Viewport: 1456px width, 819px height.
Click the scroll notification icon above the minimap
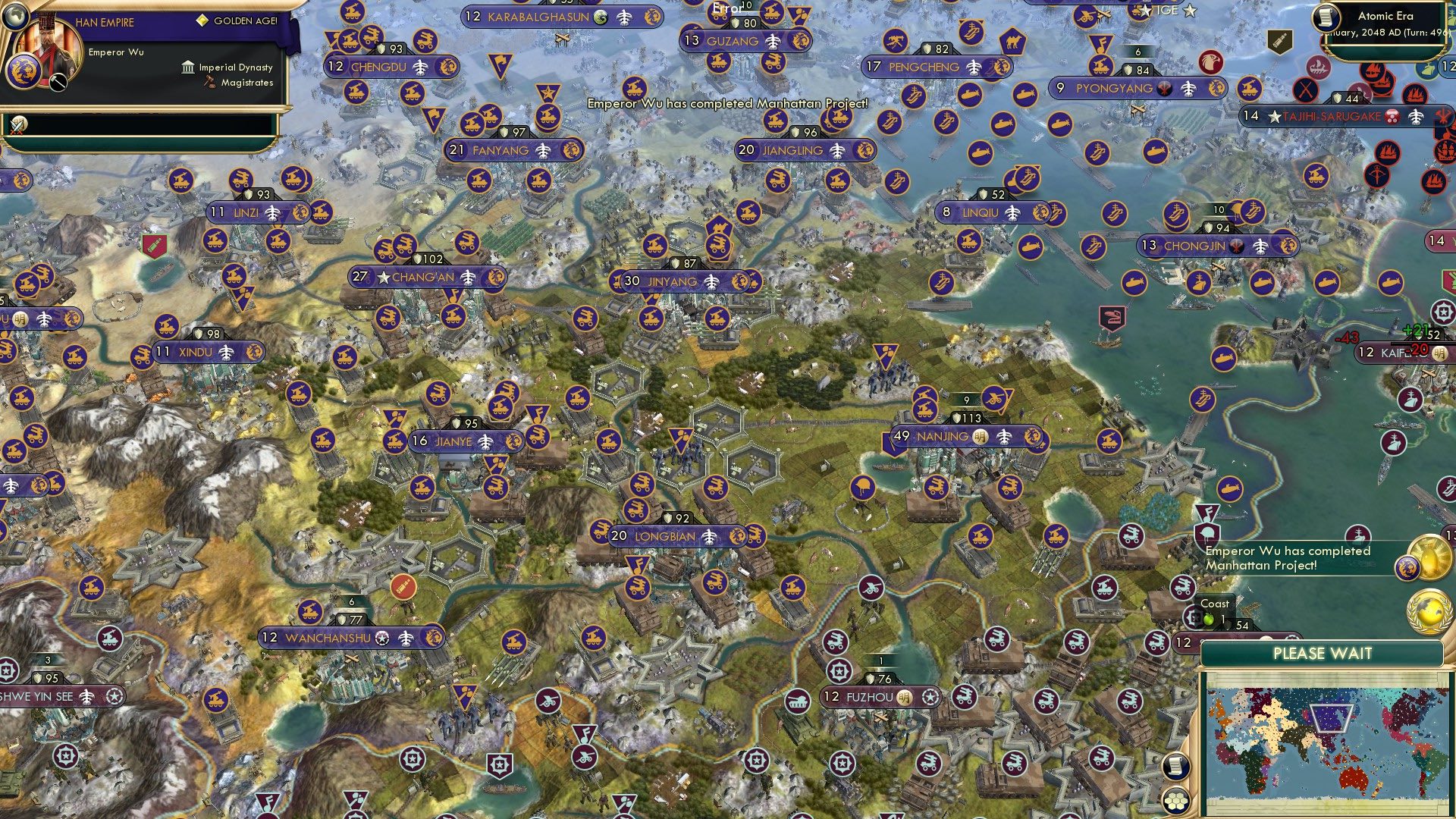[1175, 767]
